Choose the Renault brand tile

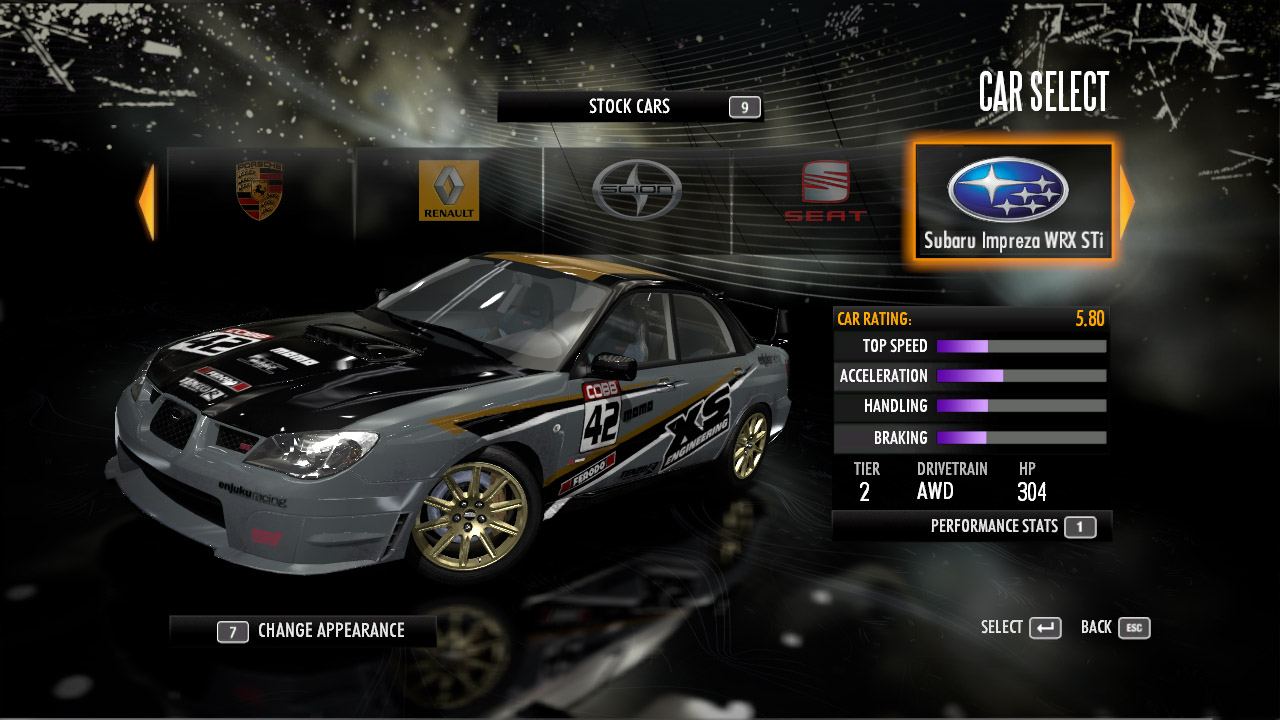(x=449, y=191)
